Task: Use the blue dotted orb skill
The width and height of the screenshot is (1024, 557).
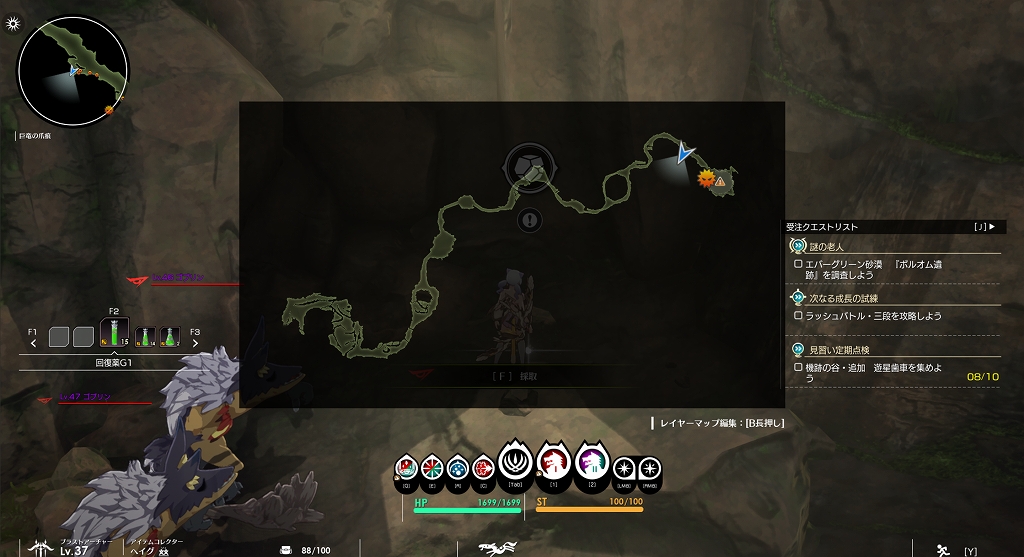Action: [457, 466]
